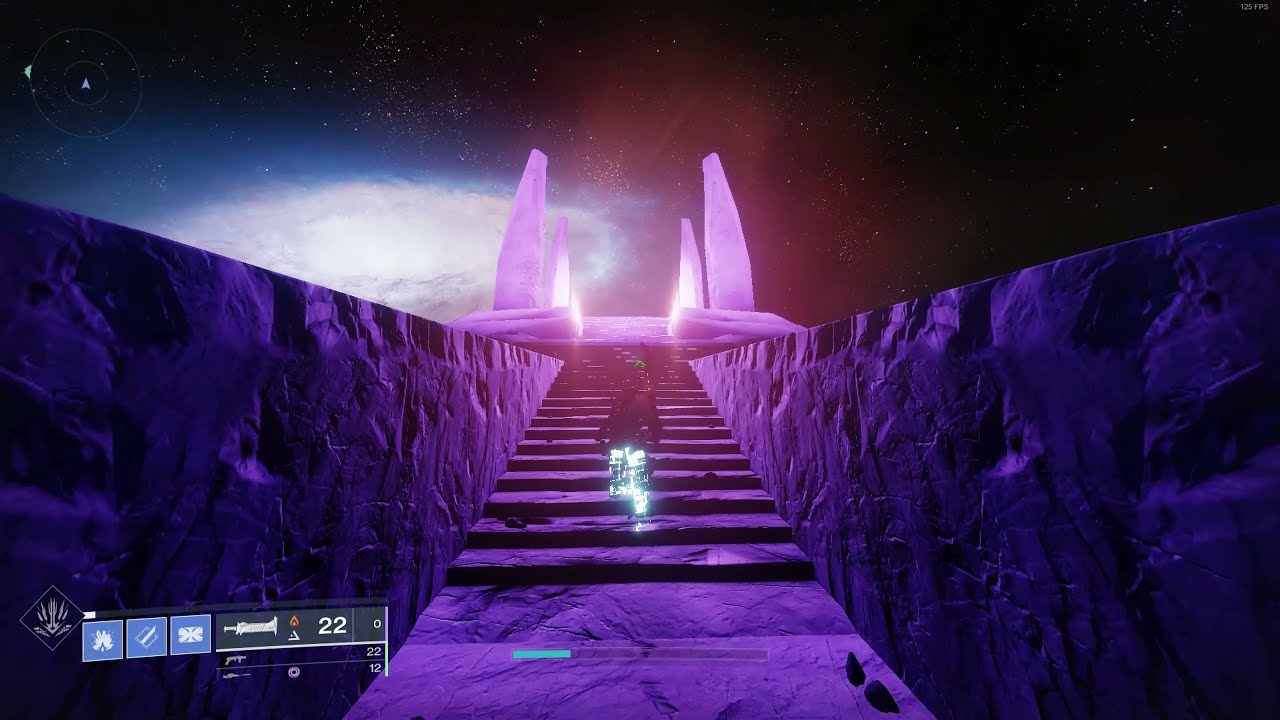The width and height of the screenshot is (1280, 720).
Task: Select the class ability icon
Action: 190,636
